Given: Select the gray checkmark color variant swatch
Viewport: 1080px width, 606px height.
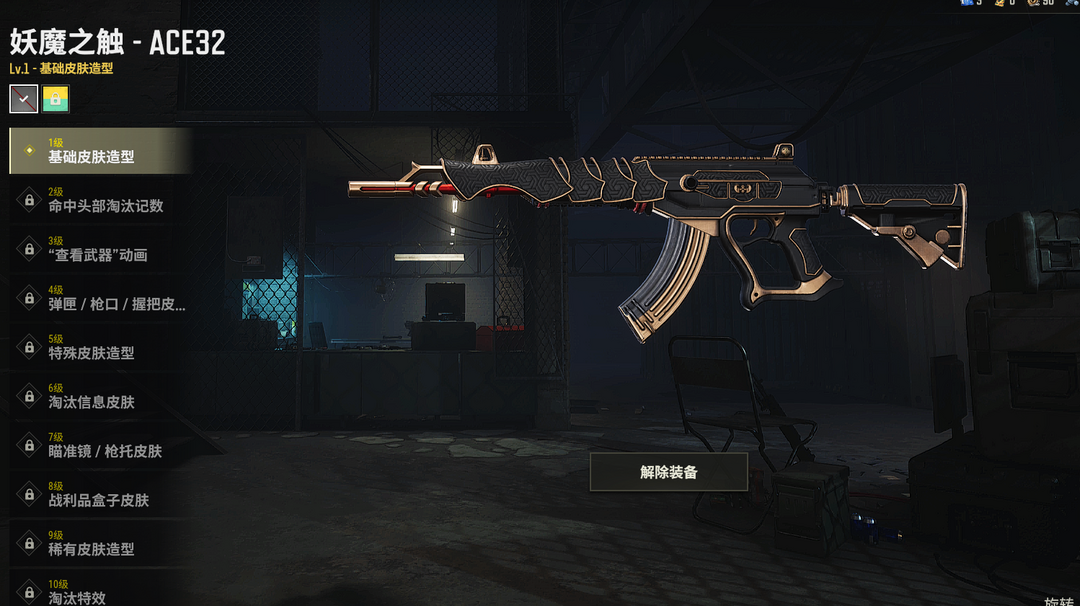Looking at the screenshot, I should pos(24,98).
